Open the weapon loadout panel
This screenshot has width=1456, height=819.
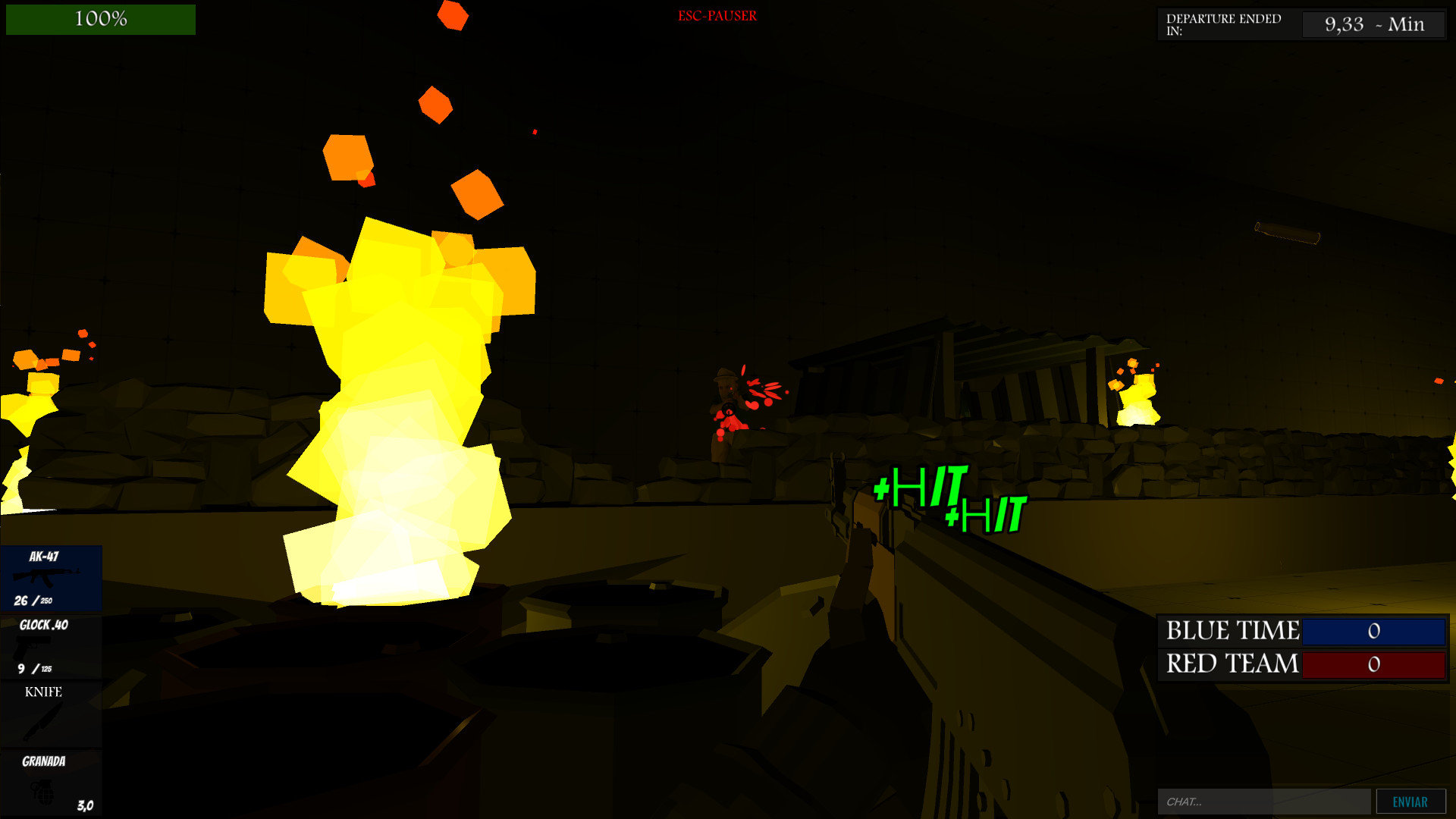pyautogui.click(x=51, y=682)
